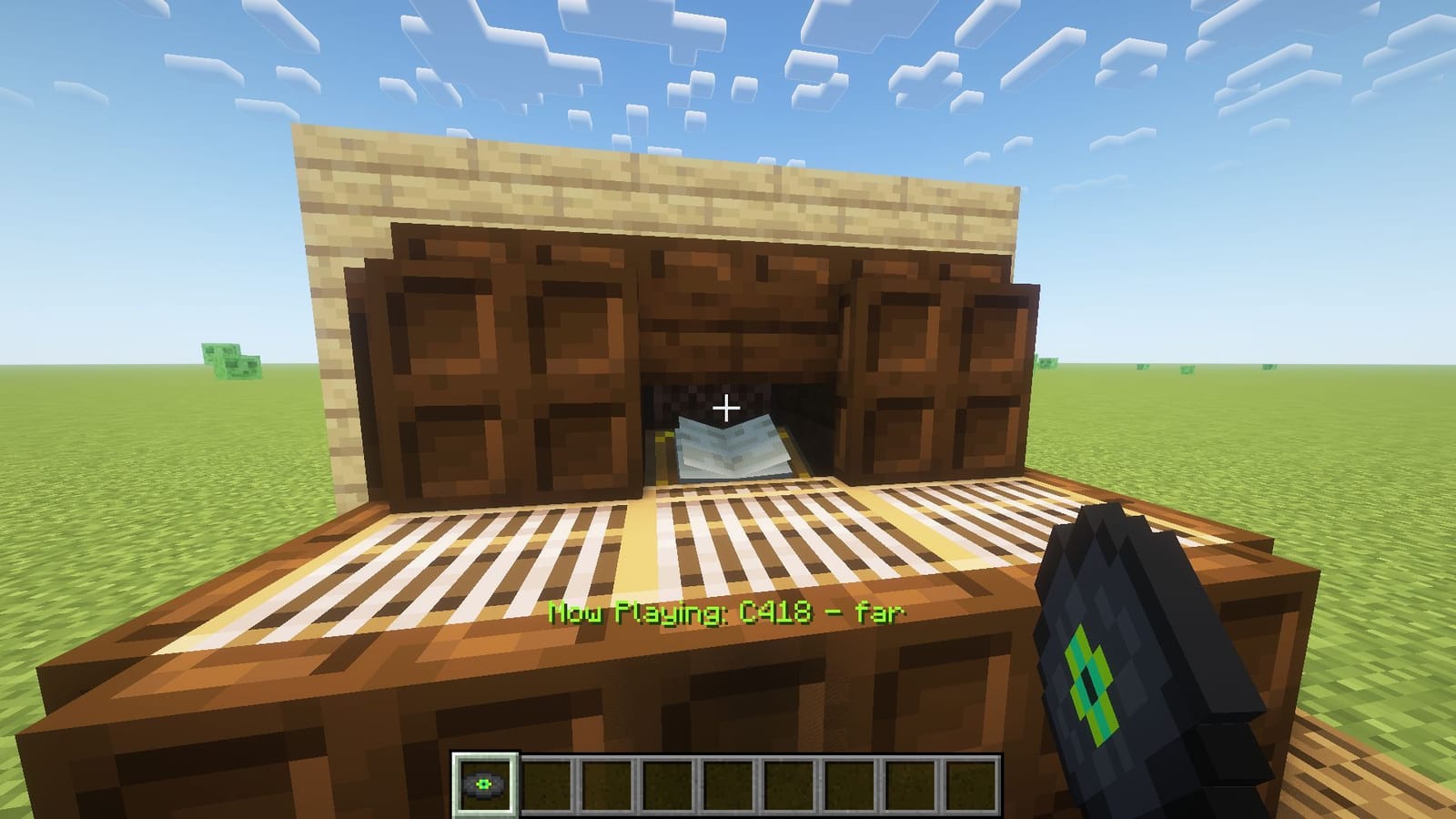
Task: Open the large left trapdoor panel
Action: pyautogui.click(x=500, y=364)
